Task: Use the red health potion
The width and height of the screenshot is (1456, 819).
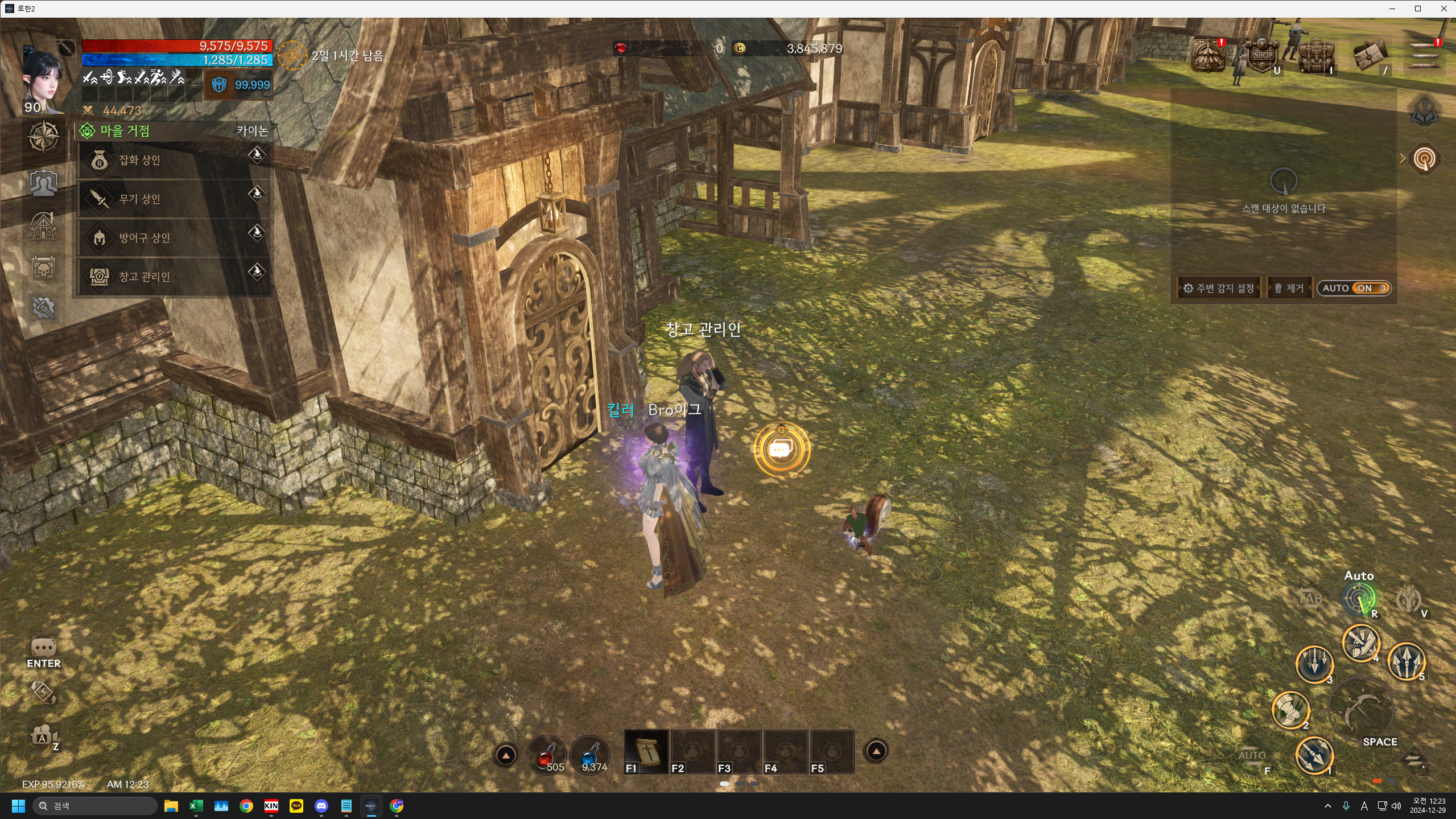Action: 546,755
